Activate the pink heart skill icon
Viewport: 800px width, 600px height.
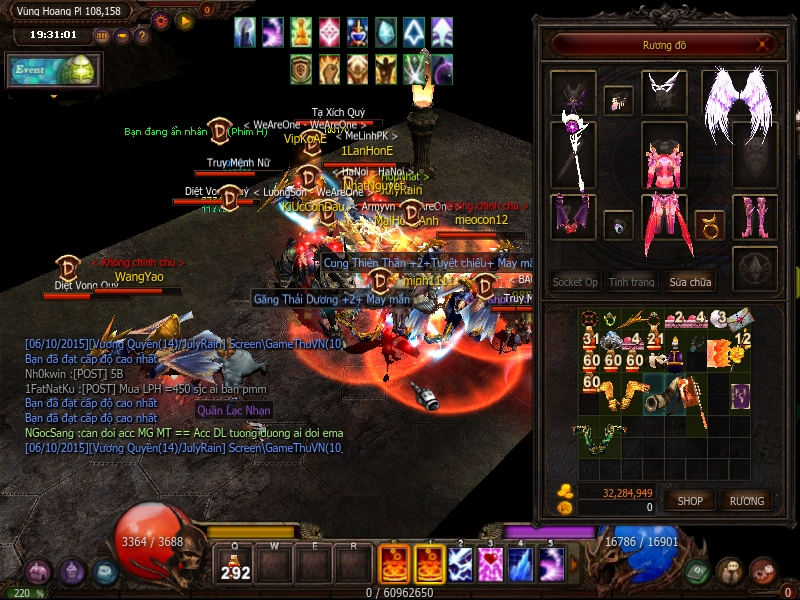(x=490, y=565)
